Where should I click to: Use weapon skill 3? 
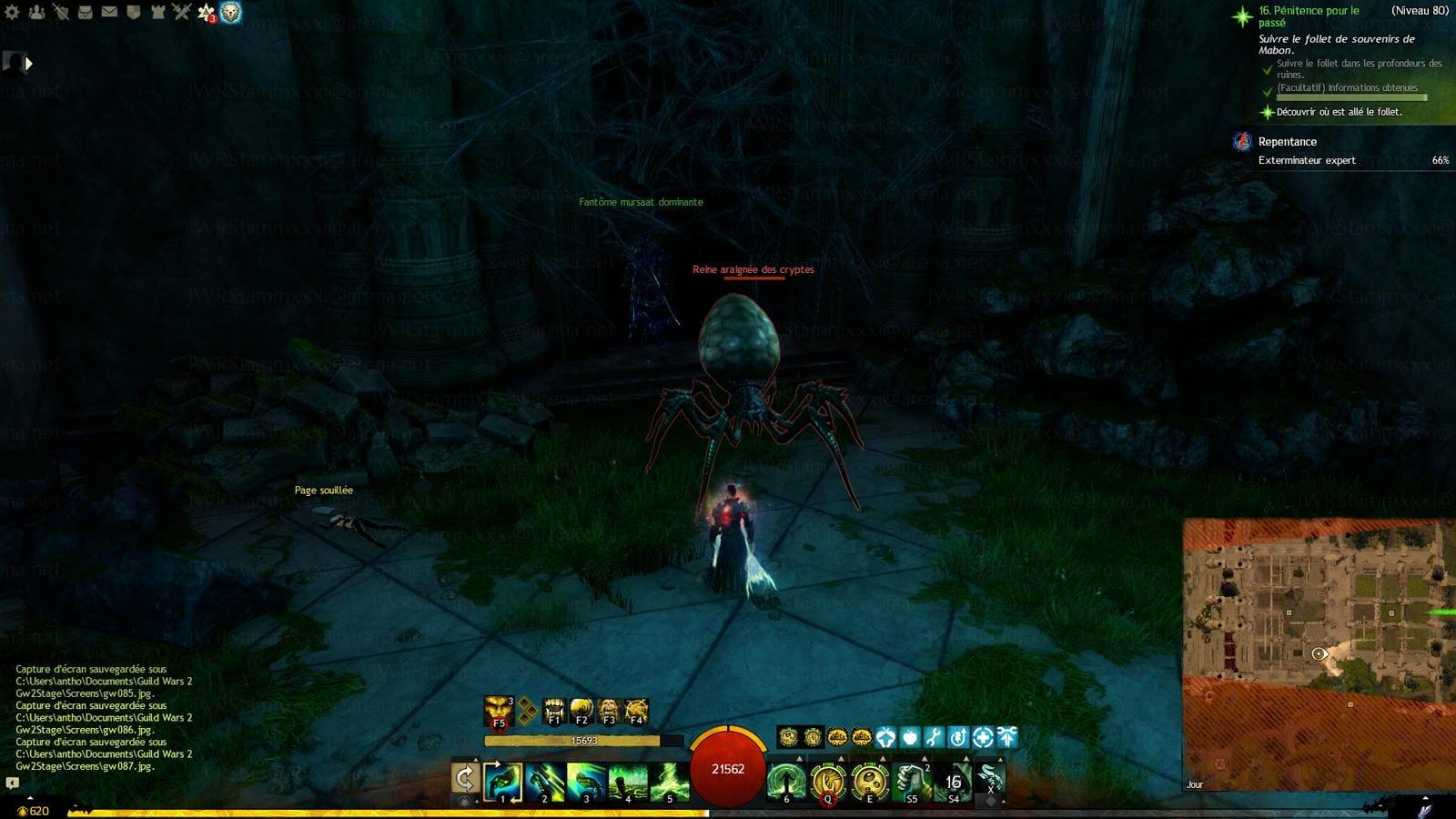tap(586, 782)
